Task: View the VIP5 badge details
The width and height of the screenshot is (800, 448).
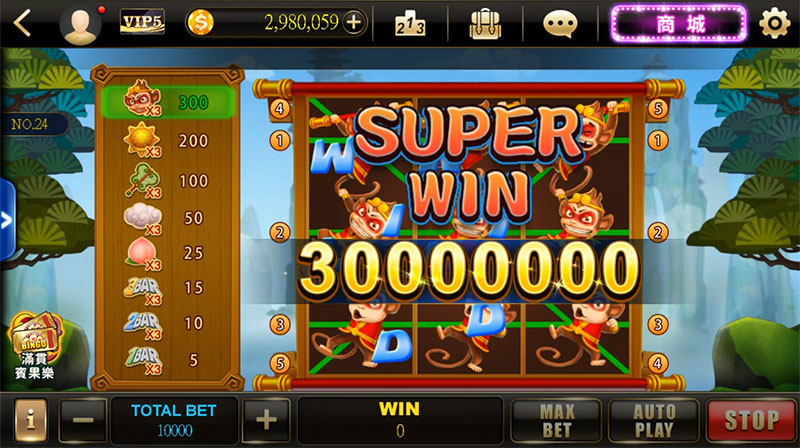Action: click(142, 22)
